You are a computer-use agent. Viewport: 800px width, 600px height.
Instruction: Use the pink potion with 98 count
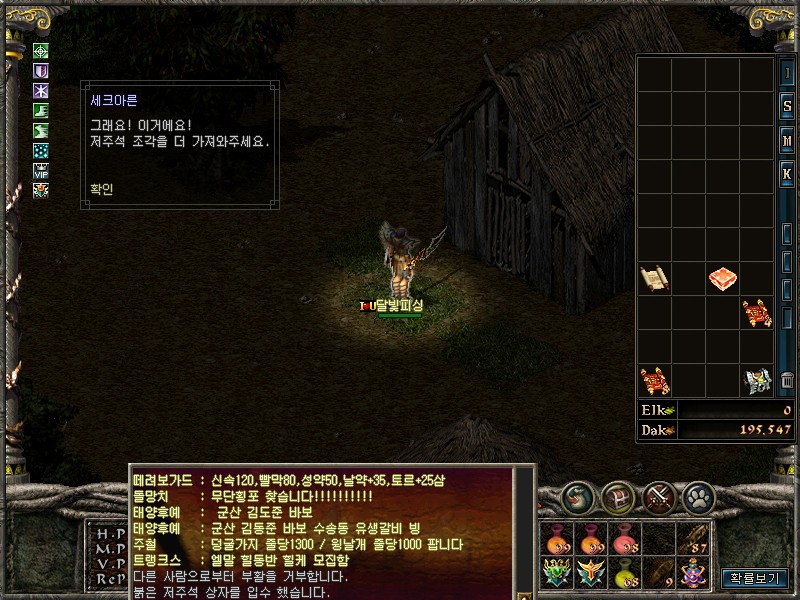[624, 539]
